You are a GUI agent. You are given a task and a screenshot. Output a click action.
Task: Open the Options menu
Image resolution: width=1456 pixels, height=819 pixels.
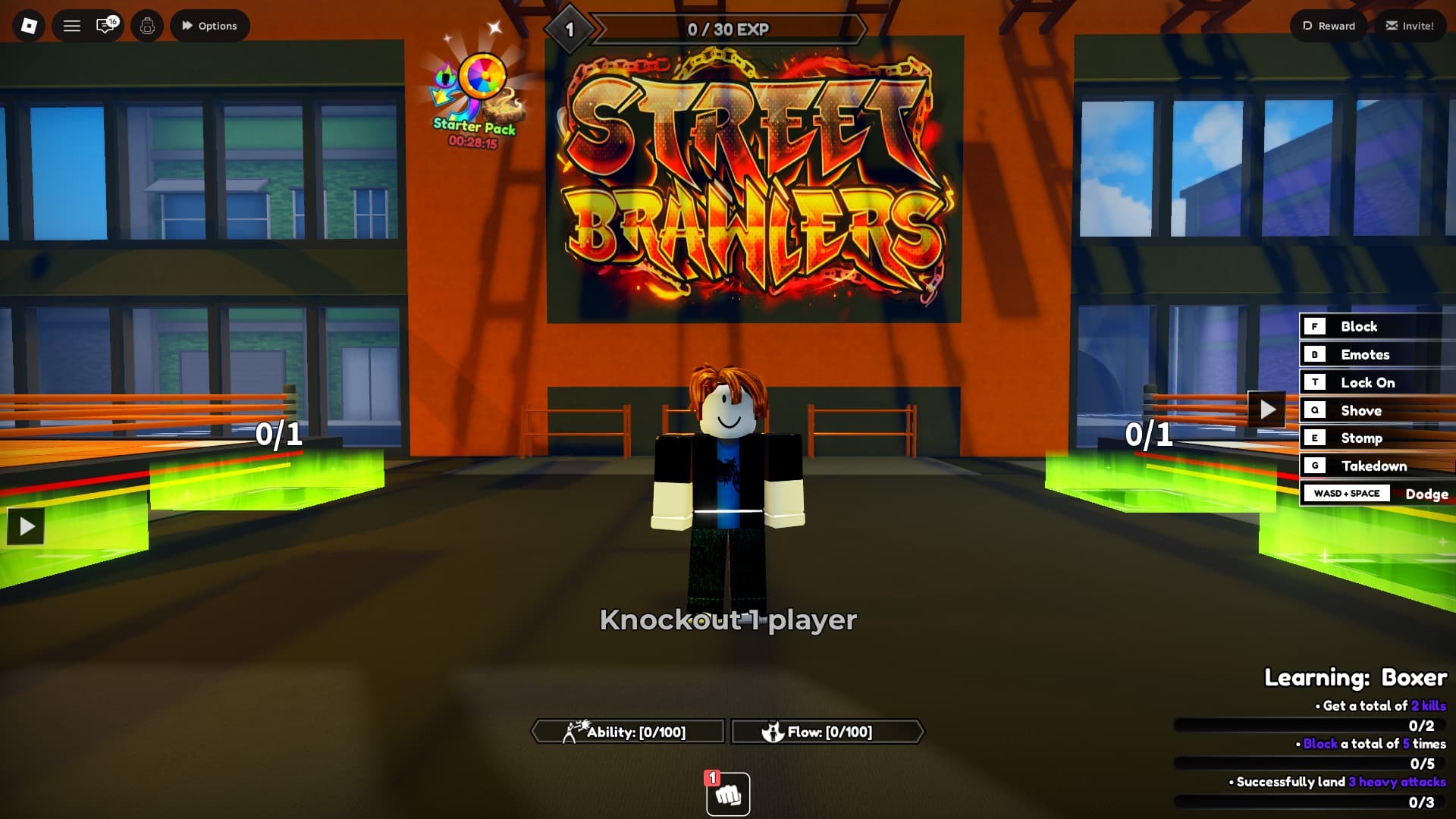[x=209, y=25]
